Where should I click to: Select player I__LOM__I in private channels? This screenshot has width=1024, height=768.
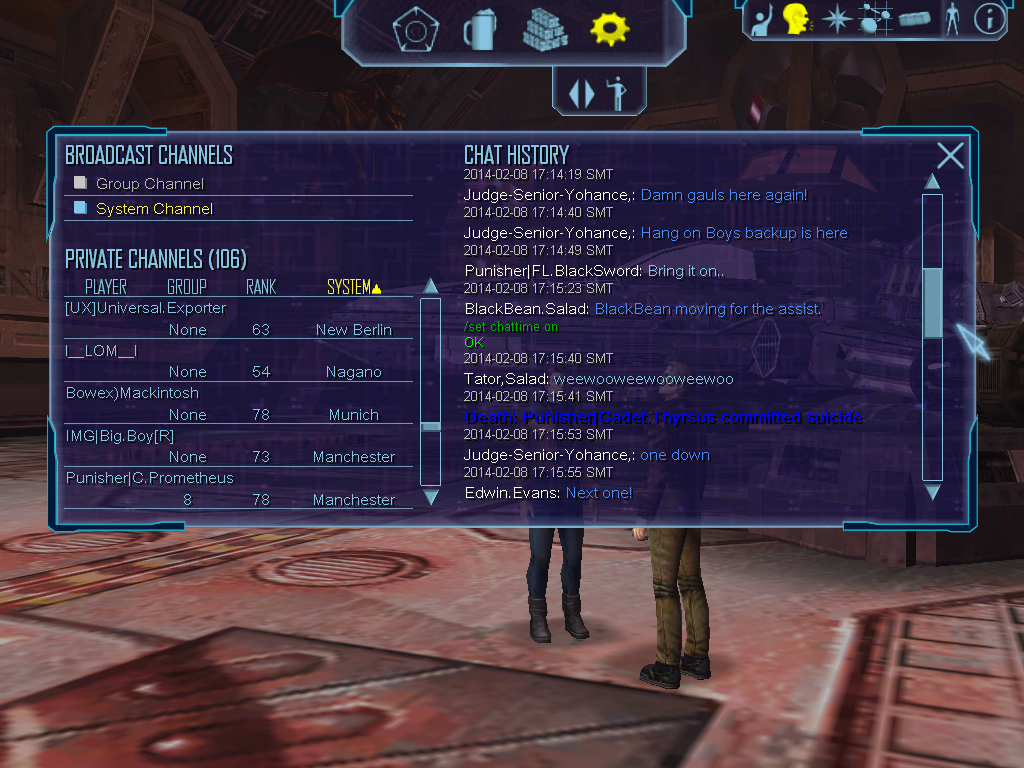pyautogui.click(x=101, y=351)
